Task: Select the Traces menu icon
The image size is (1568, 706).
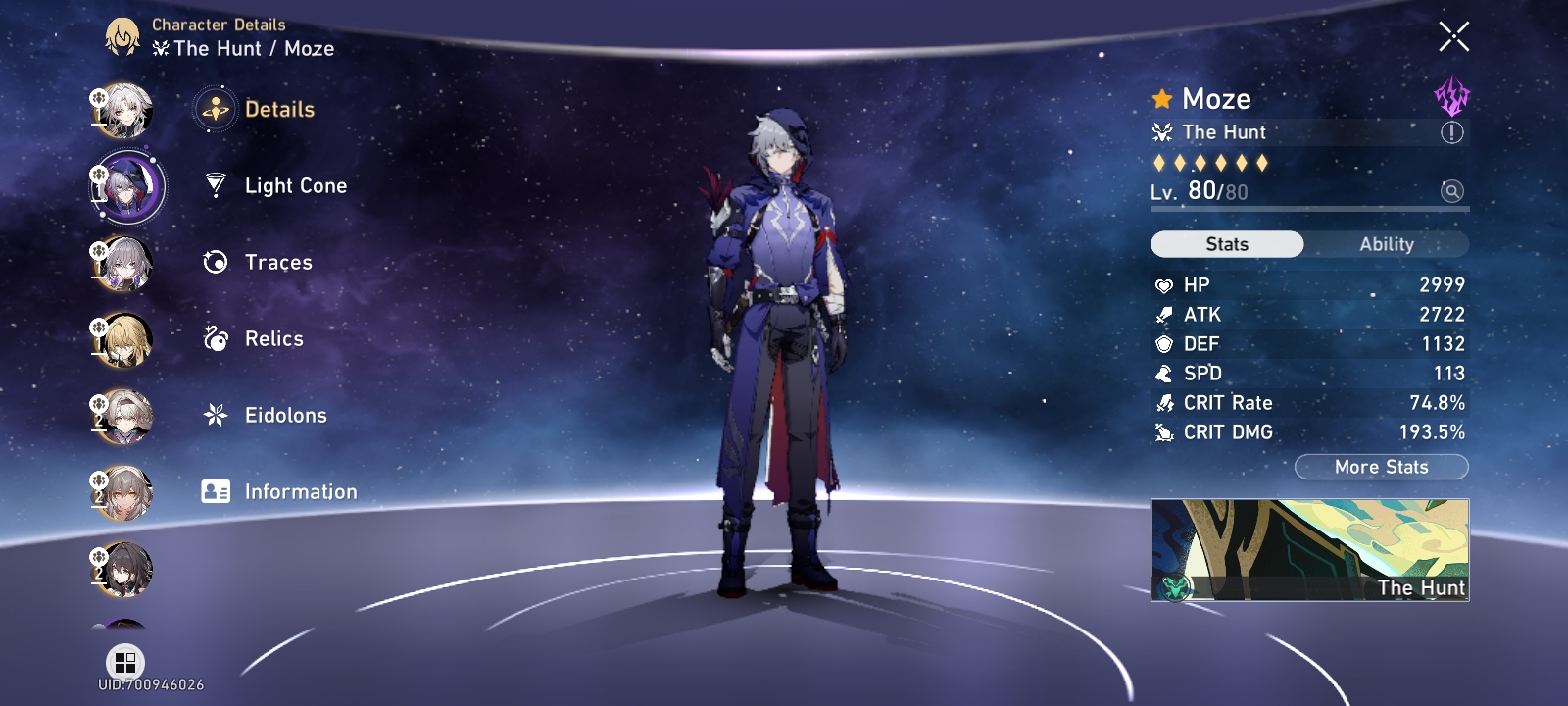Action: coord(215,262)
